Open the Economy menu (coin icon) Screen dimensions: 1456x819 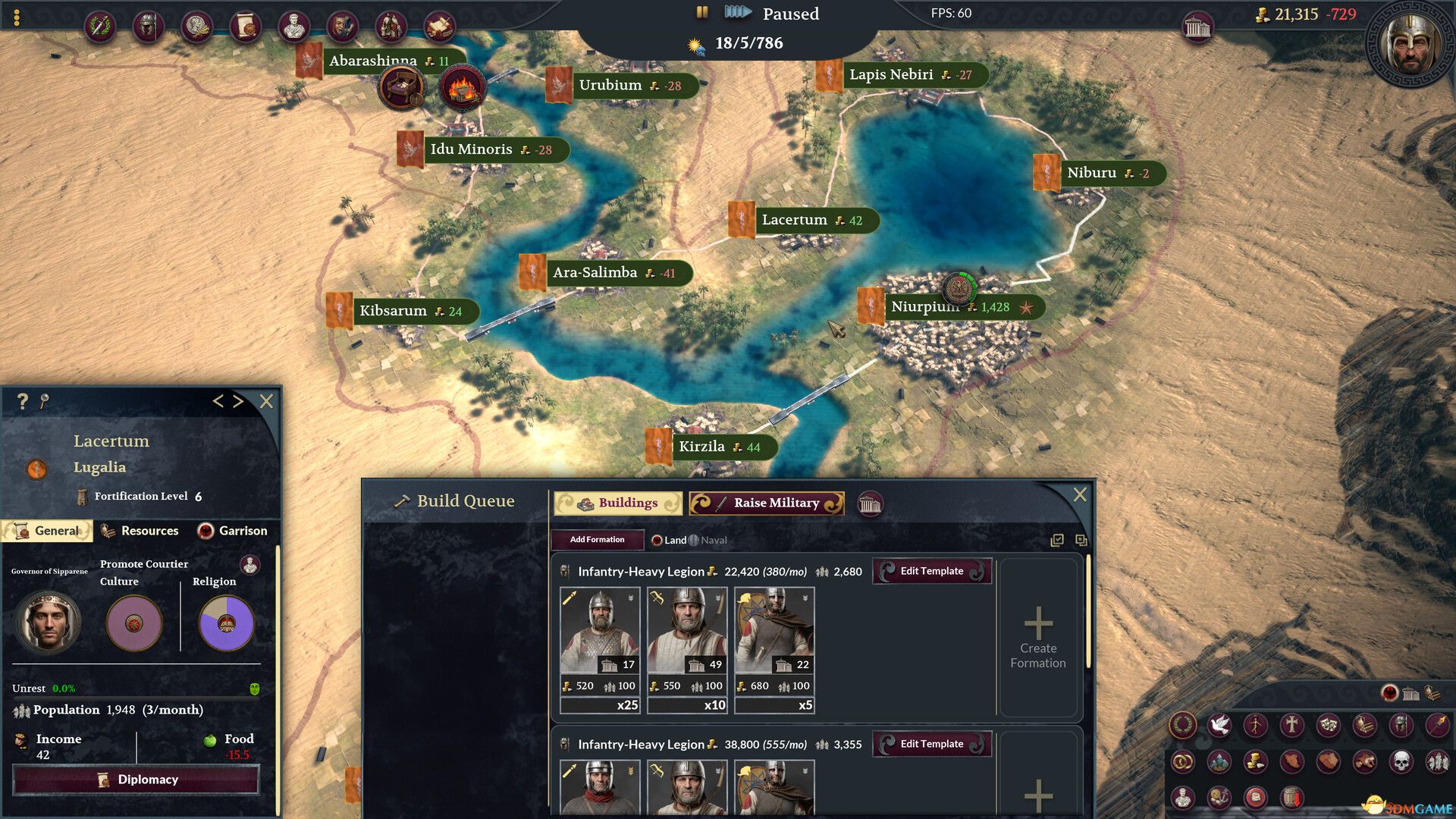(197, 25)
